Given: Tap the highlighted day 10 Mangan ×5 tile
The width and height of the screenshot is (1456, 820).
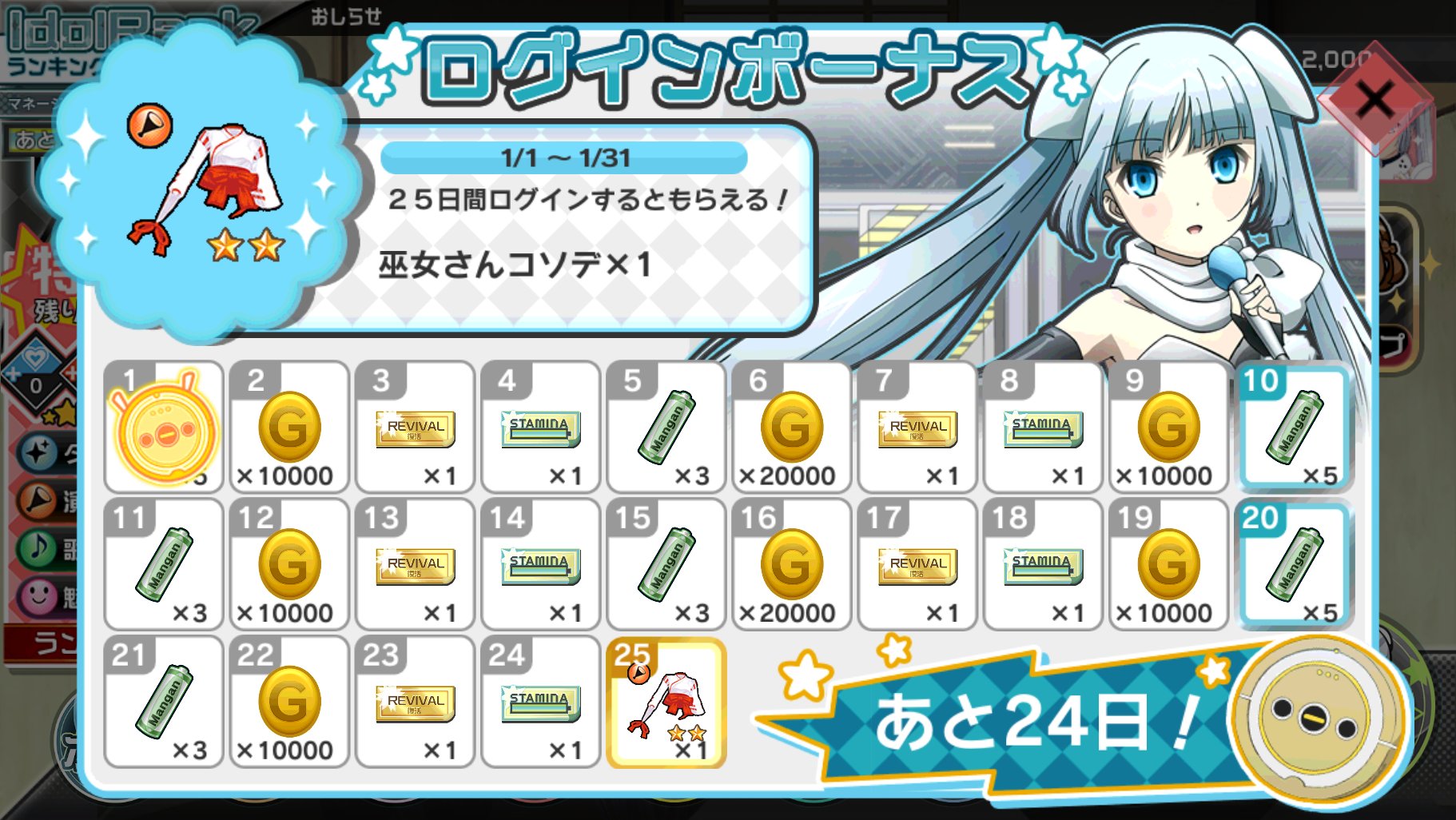Looking at the screenshot, I should click(1294, 427).
